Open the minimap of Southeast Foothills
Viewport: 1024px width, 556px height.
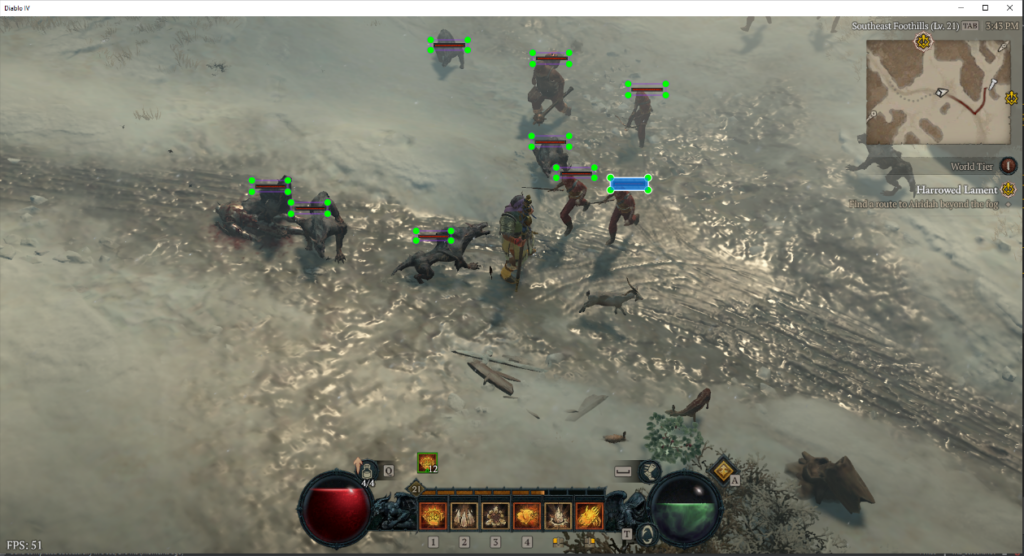(x=938, y=92)
